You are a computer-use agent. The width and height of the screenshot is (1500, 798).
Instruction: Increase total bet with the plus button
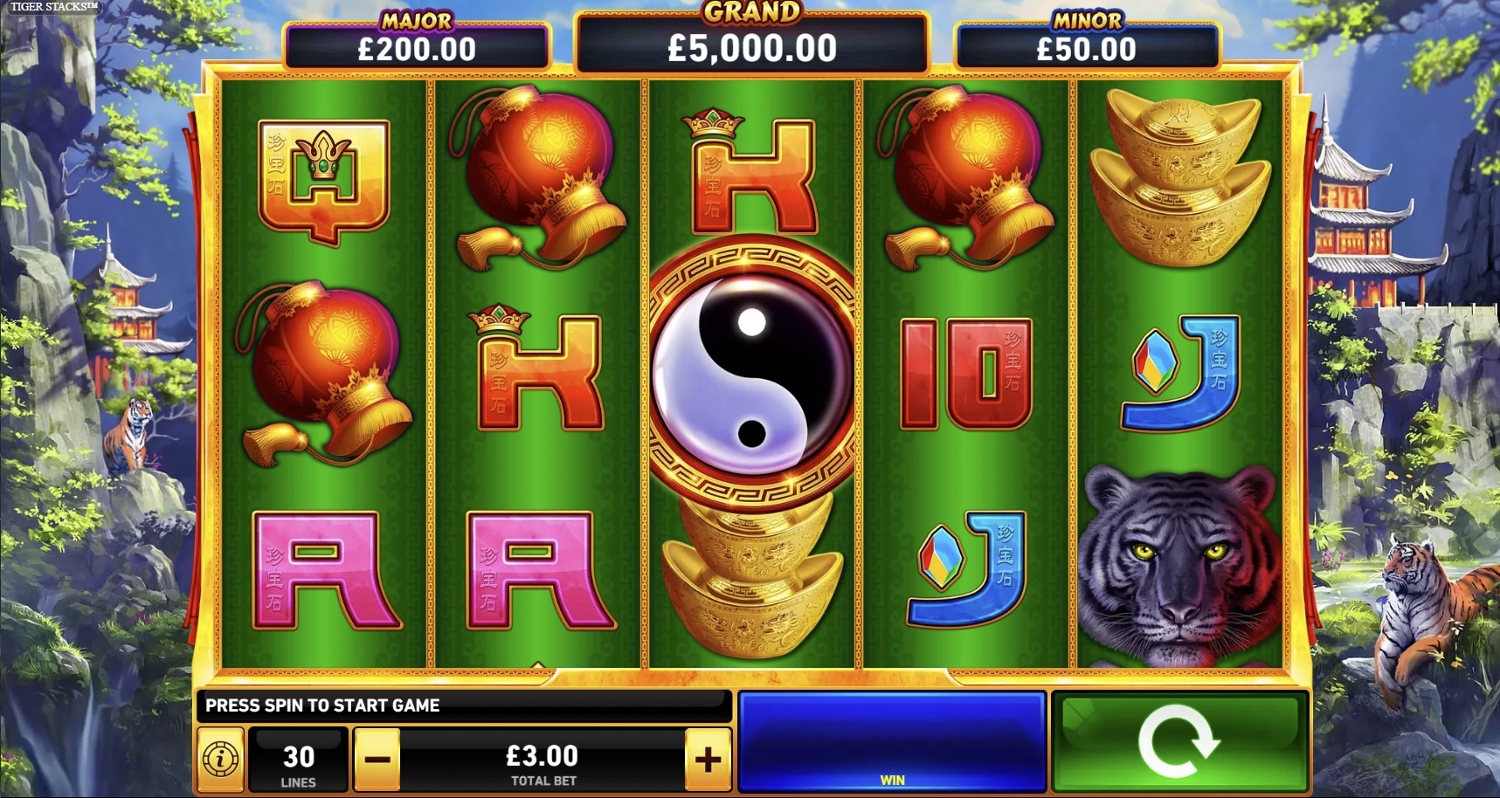click(708, 760)
